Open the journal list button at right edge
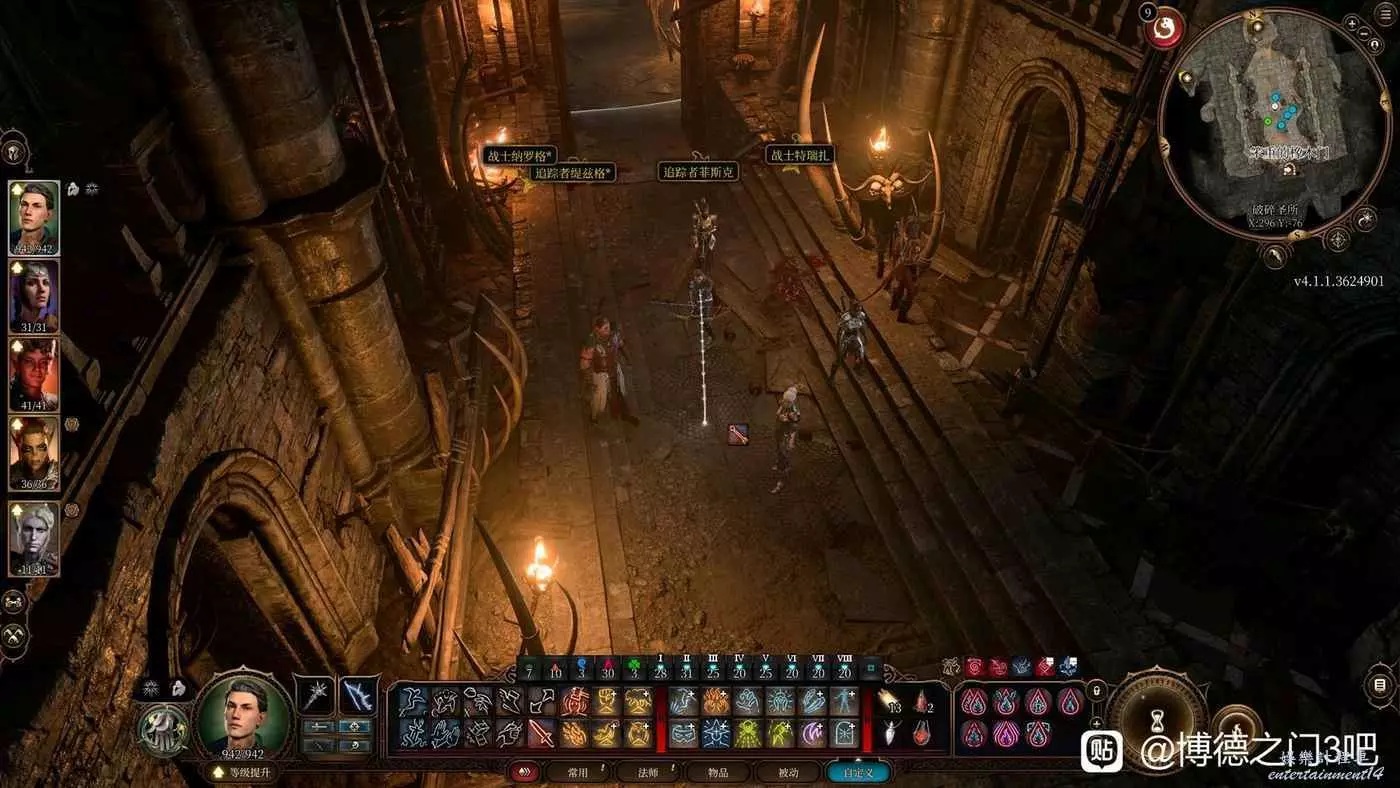 pos(1380,686)
